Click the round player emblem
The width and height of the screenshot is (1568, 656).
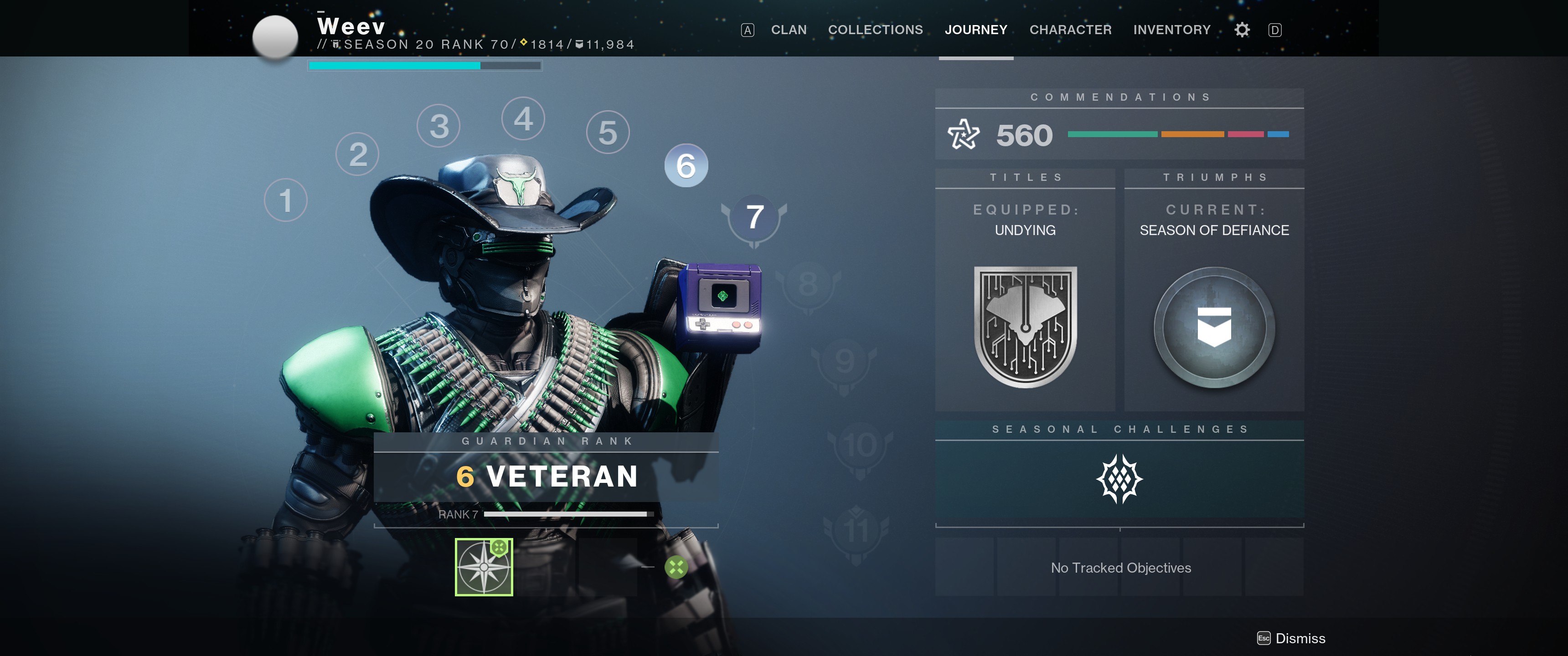click(275, 37)
